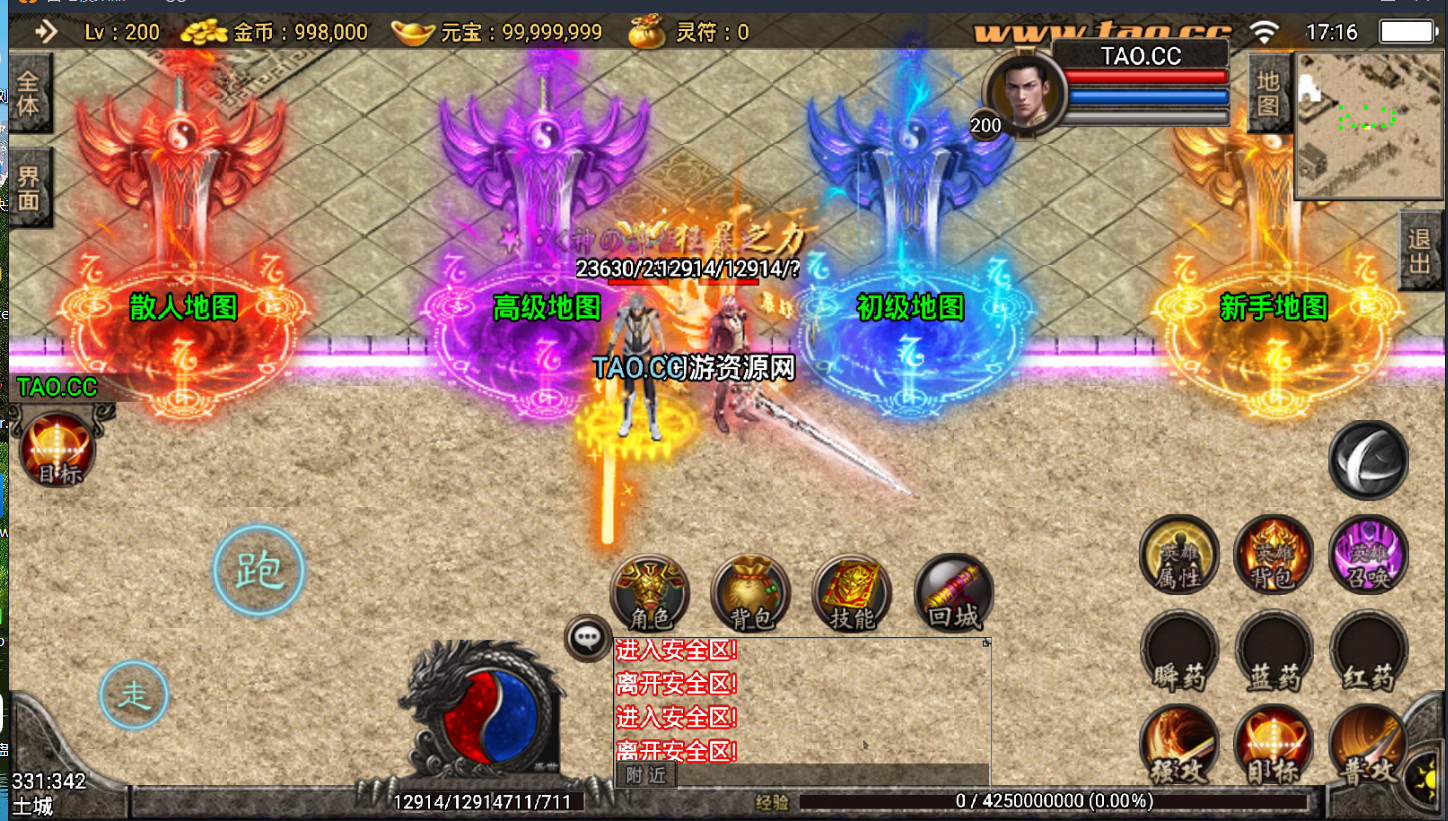Tap the 走 walk control
This screenshot has height=821, width=1448.
tap(134, 696)
